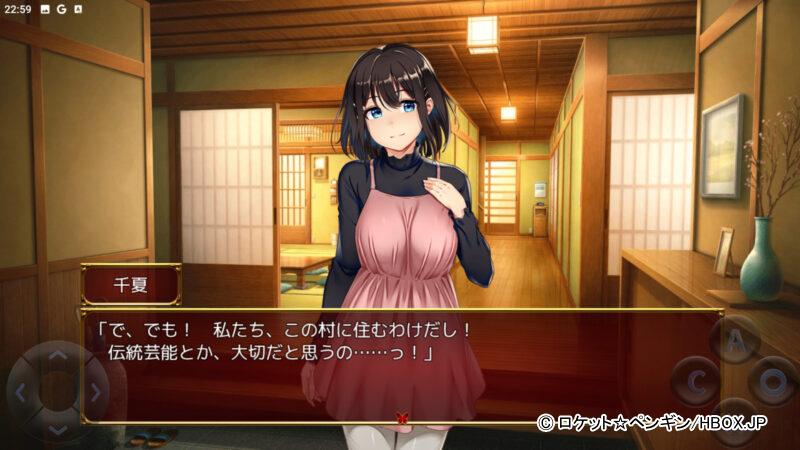Tap the D-pad up arrow
This screenshot has width=800, height=450.
(x=57, y=356)
